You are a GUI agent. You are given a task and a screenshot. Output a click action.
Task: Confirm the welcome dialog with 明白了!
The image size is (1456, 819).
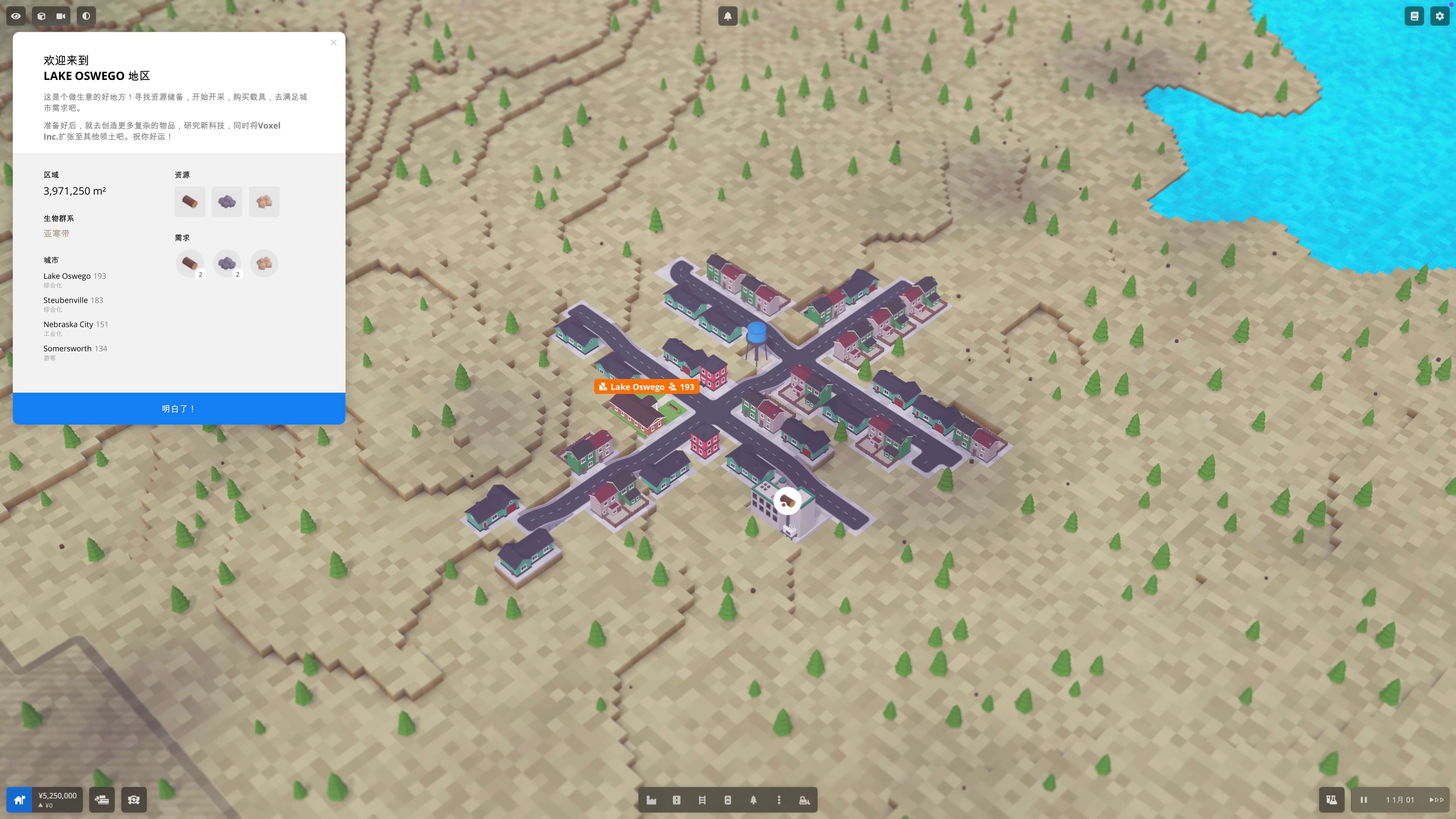pos(179,408)
